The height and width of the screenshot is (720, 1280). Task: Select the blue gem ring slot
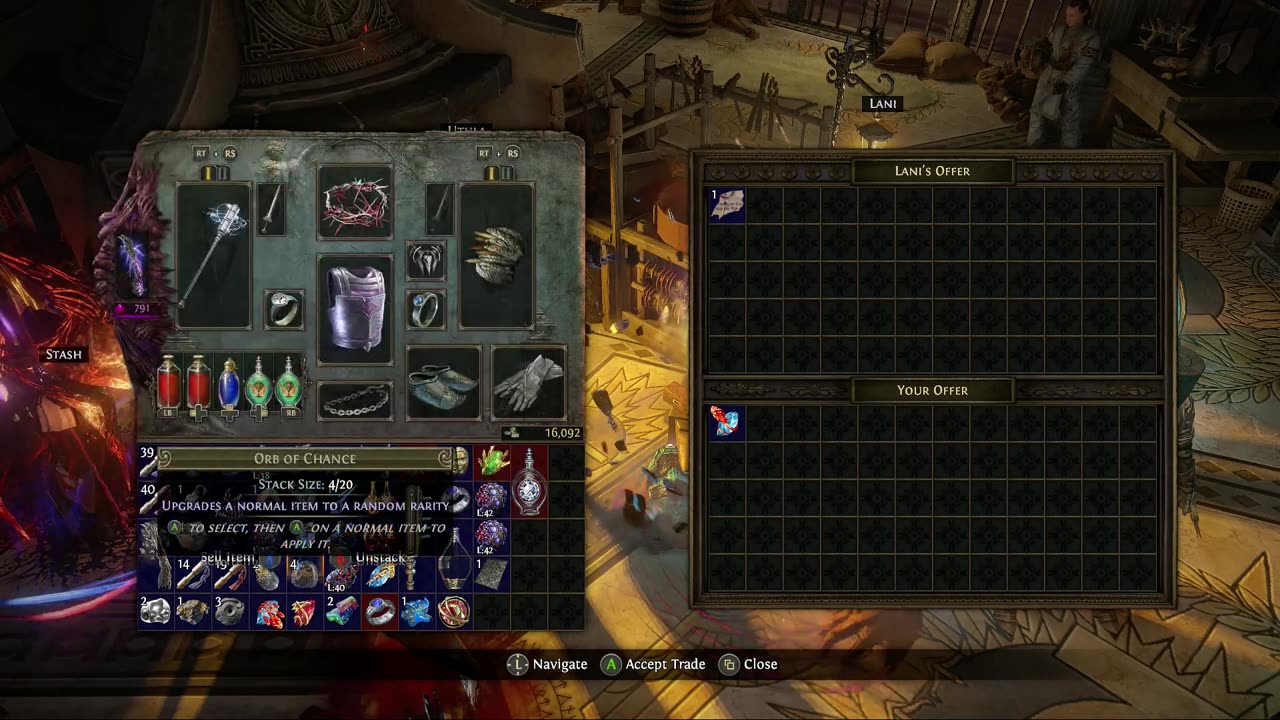pos(427,309)
